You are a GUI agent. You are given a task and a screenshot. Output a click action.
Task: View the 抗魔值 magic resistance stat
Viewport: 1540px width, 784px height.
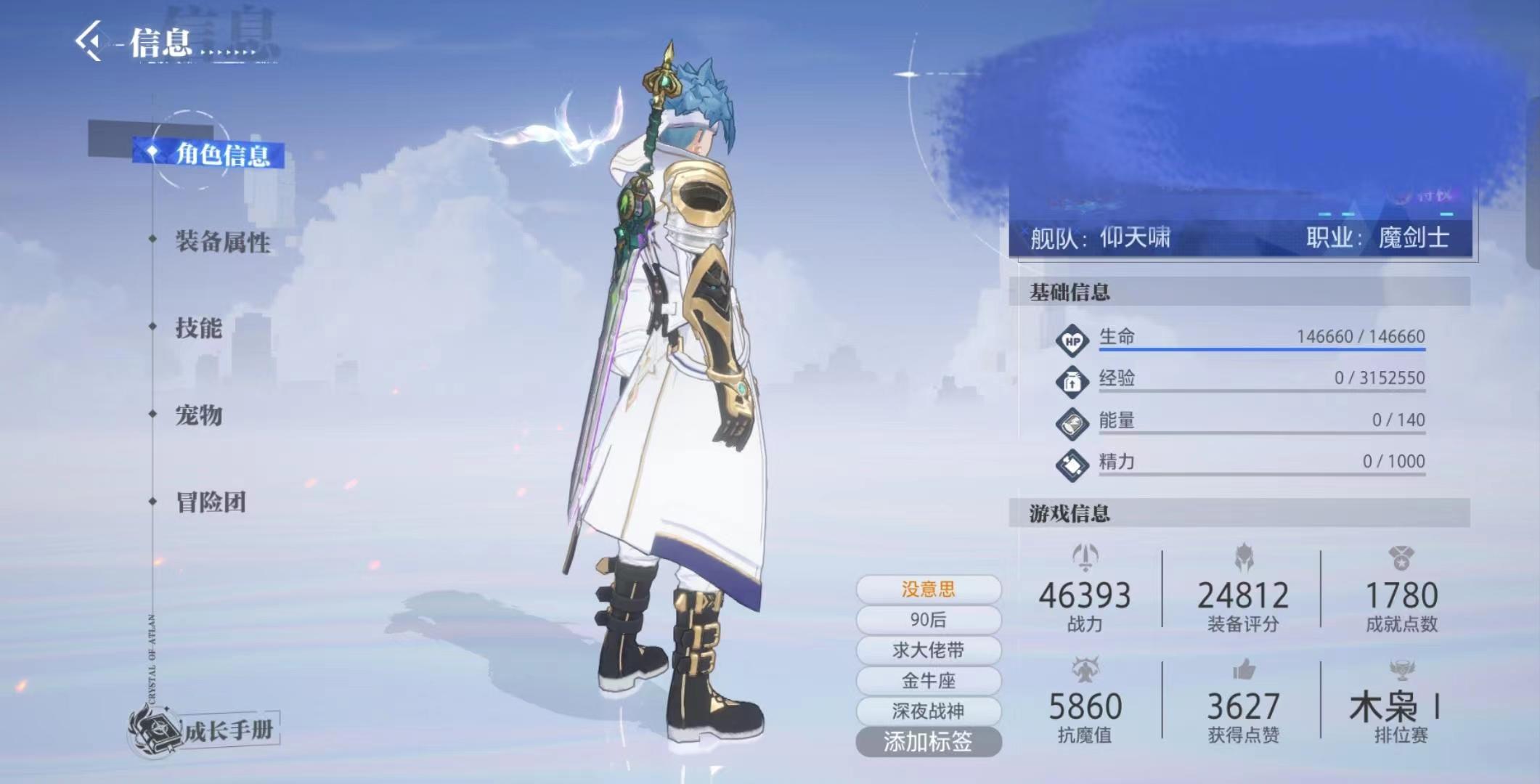[x=1085, y=707]
